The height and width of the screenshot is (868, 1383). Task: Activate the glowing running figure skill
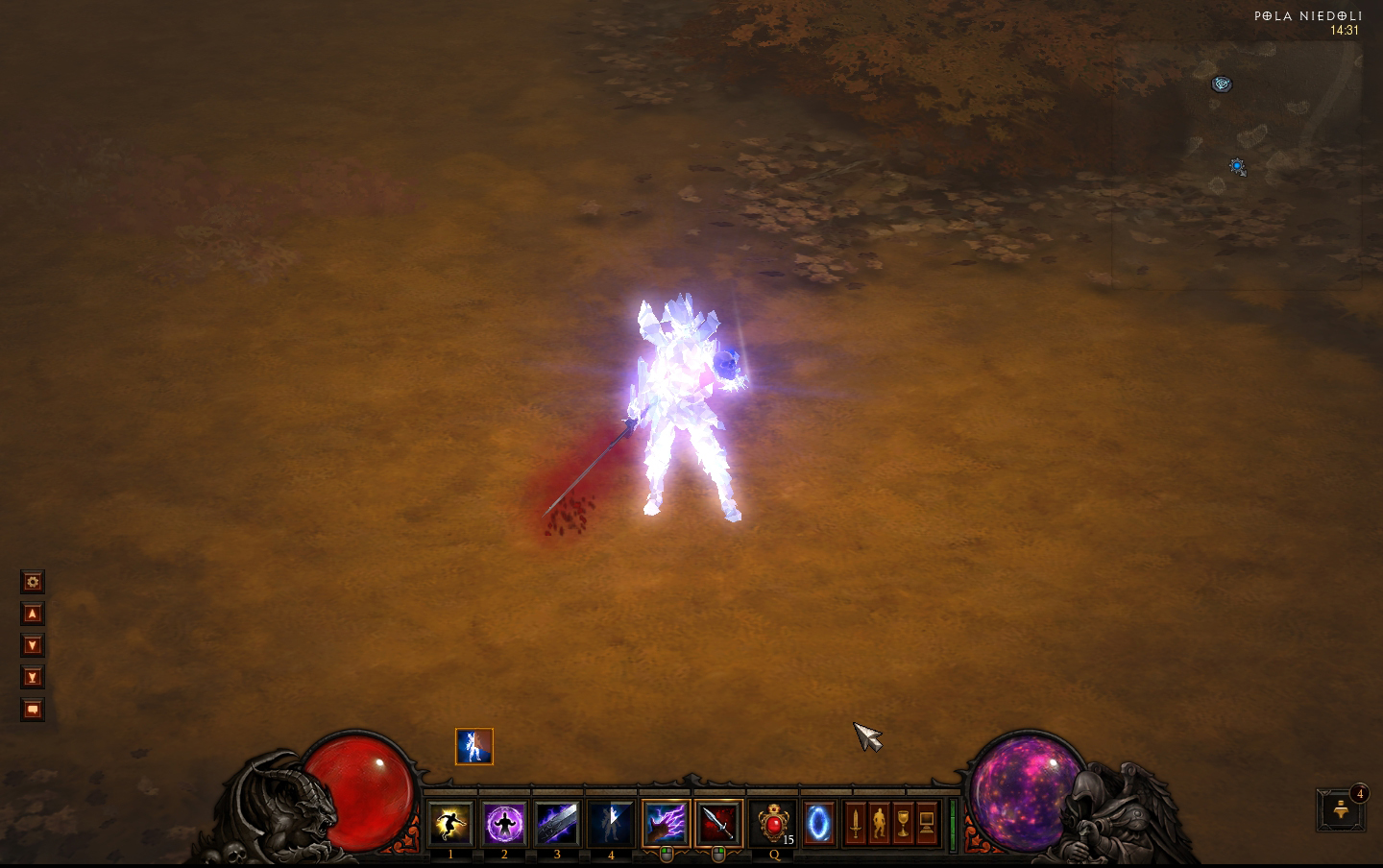click(x=450, y=823)
